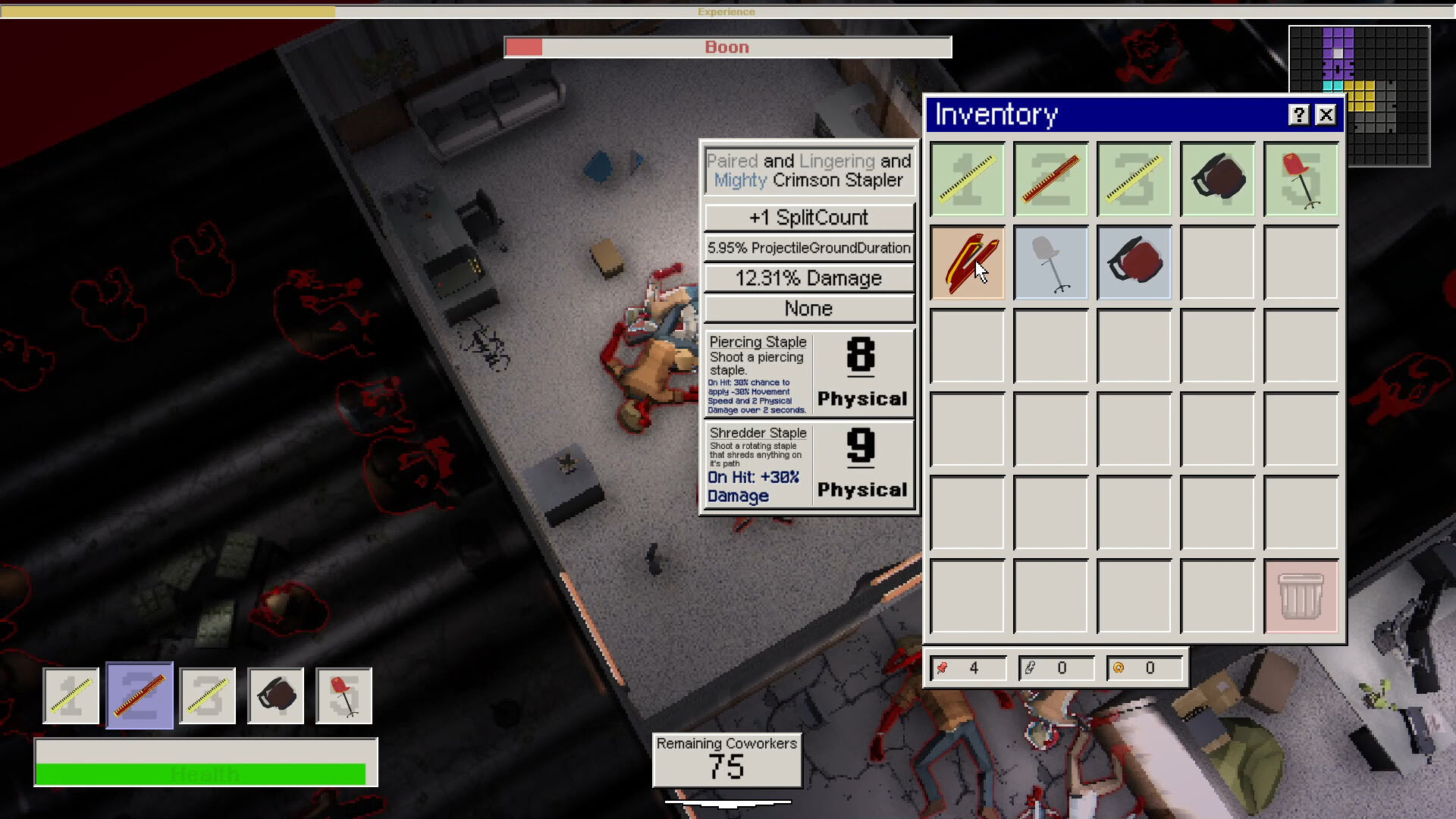Select the red ruler in inventory slot 2

1050,180
